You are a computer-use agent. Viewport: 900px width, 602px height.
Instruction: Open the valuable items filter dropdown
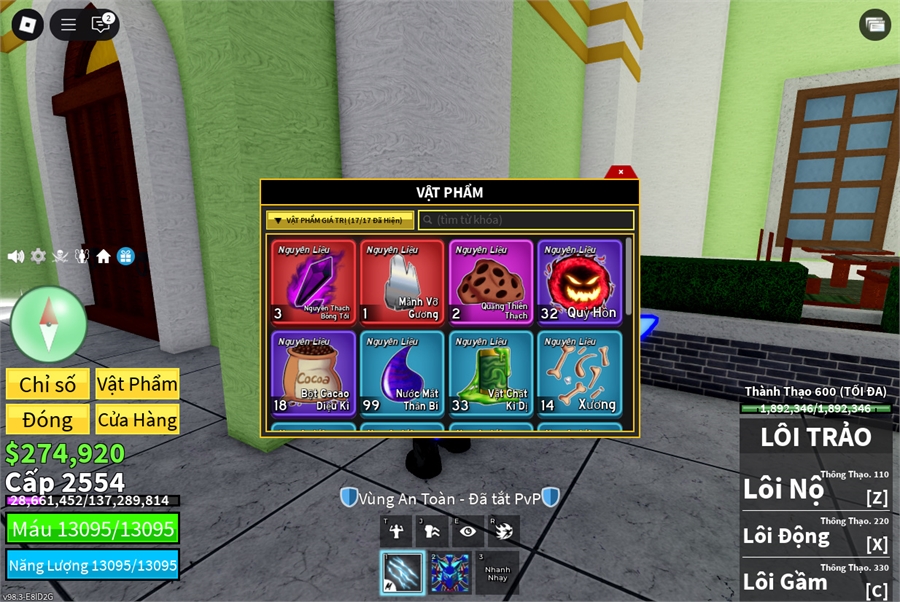(x=340, y=220)
